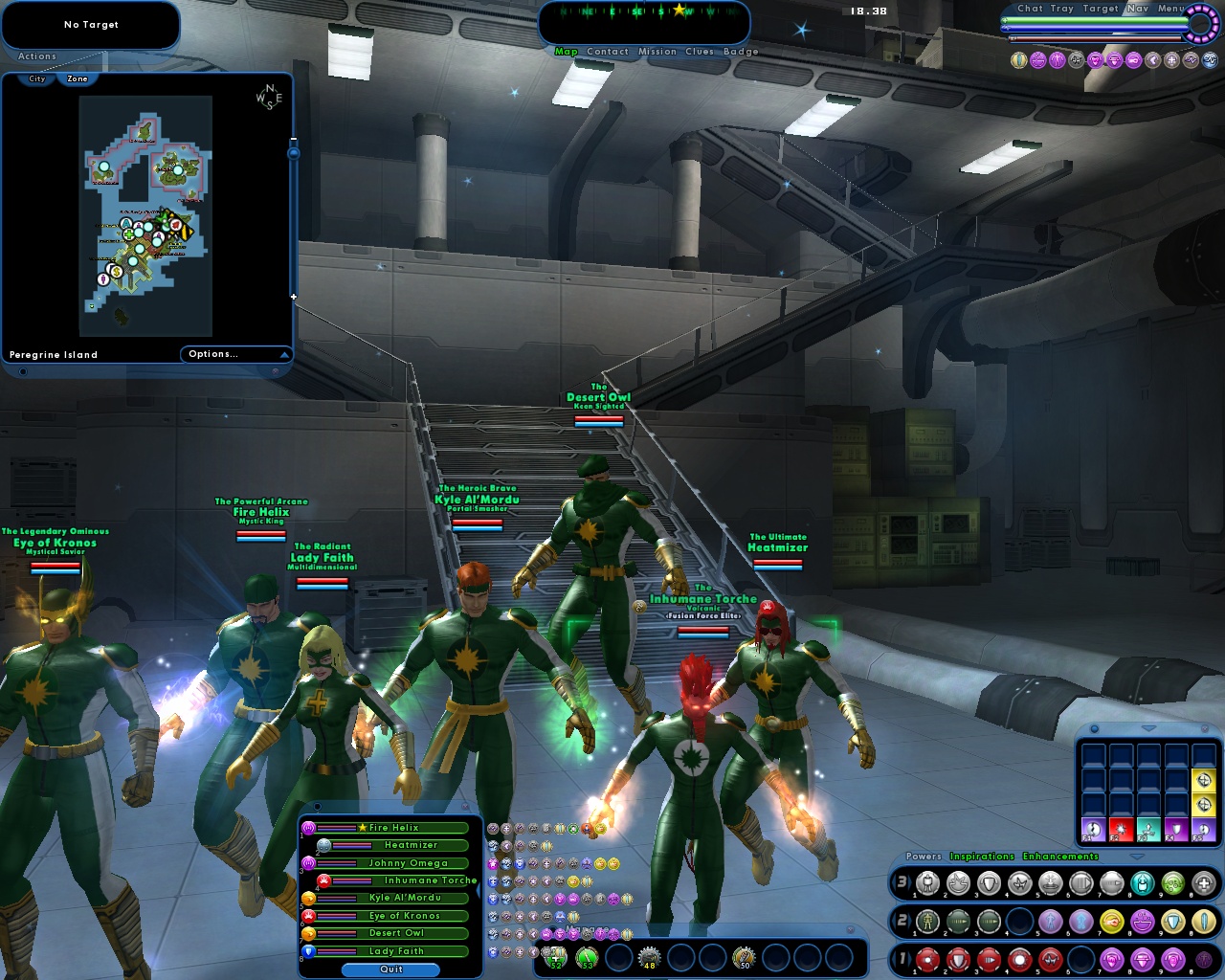Switch to the City tab on the map

(x=36, y=79)
